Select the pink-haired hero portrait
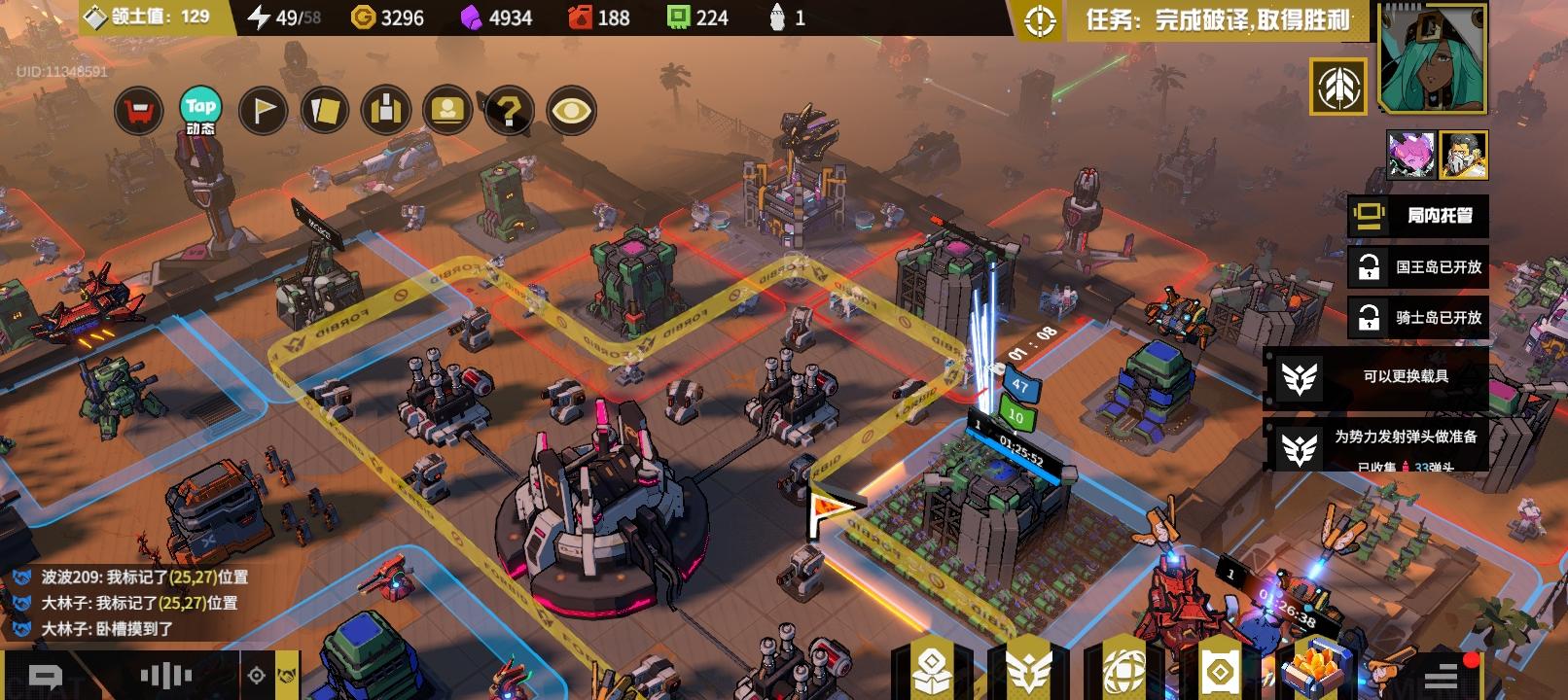Image resolution: width=1568 pixels, height=700 pixels. click(x=1410, y=156)
